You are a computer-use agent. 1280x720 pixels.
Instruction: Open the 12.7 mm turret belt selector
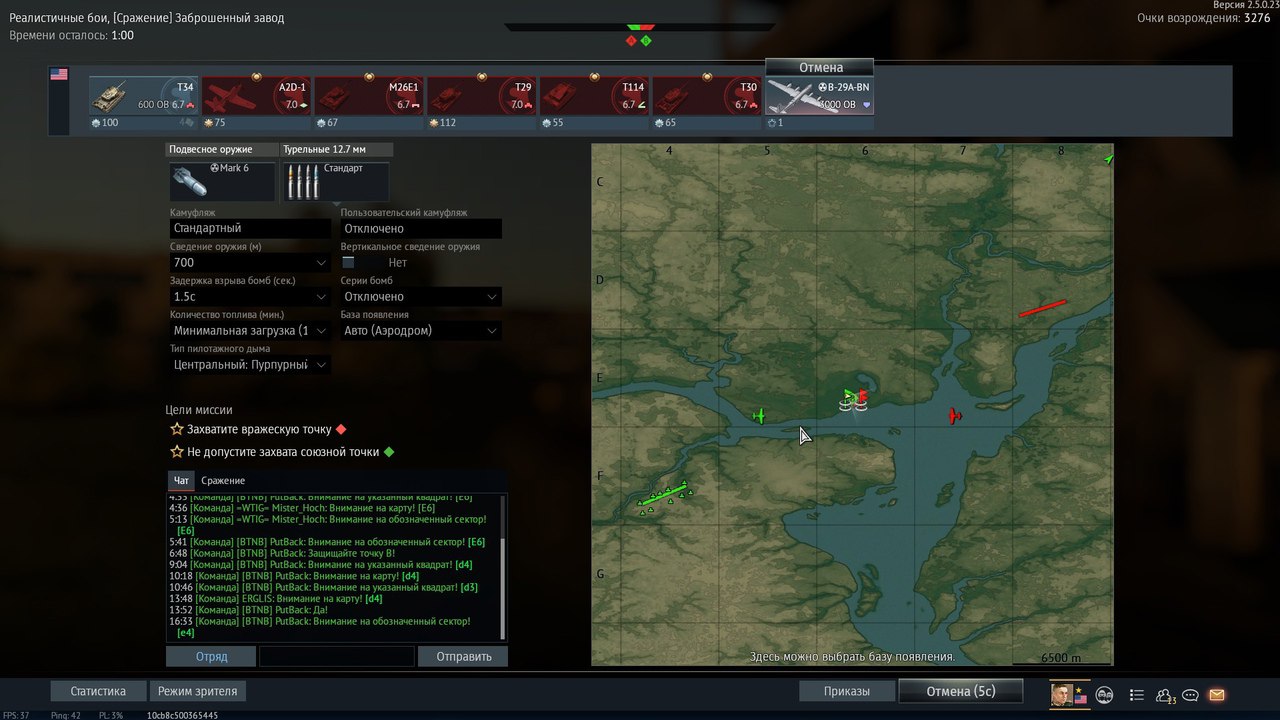coord(336,181)
